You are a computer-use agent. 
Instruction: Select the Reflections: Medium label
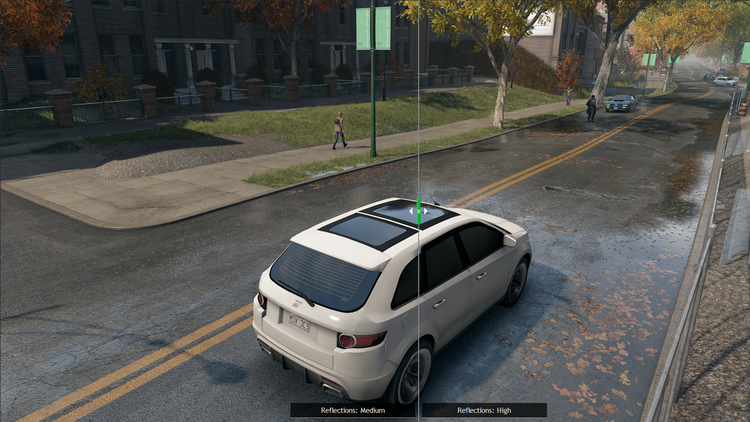pyautogui.click(x=353, y=410)
